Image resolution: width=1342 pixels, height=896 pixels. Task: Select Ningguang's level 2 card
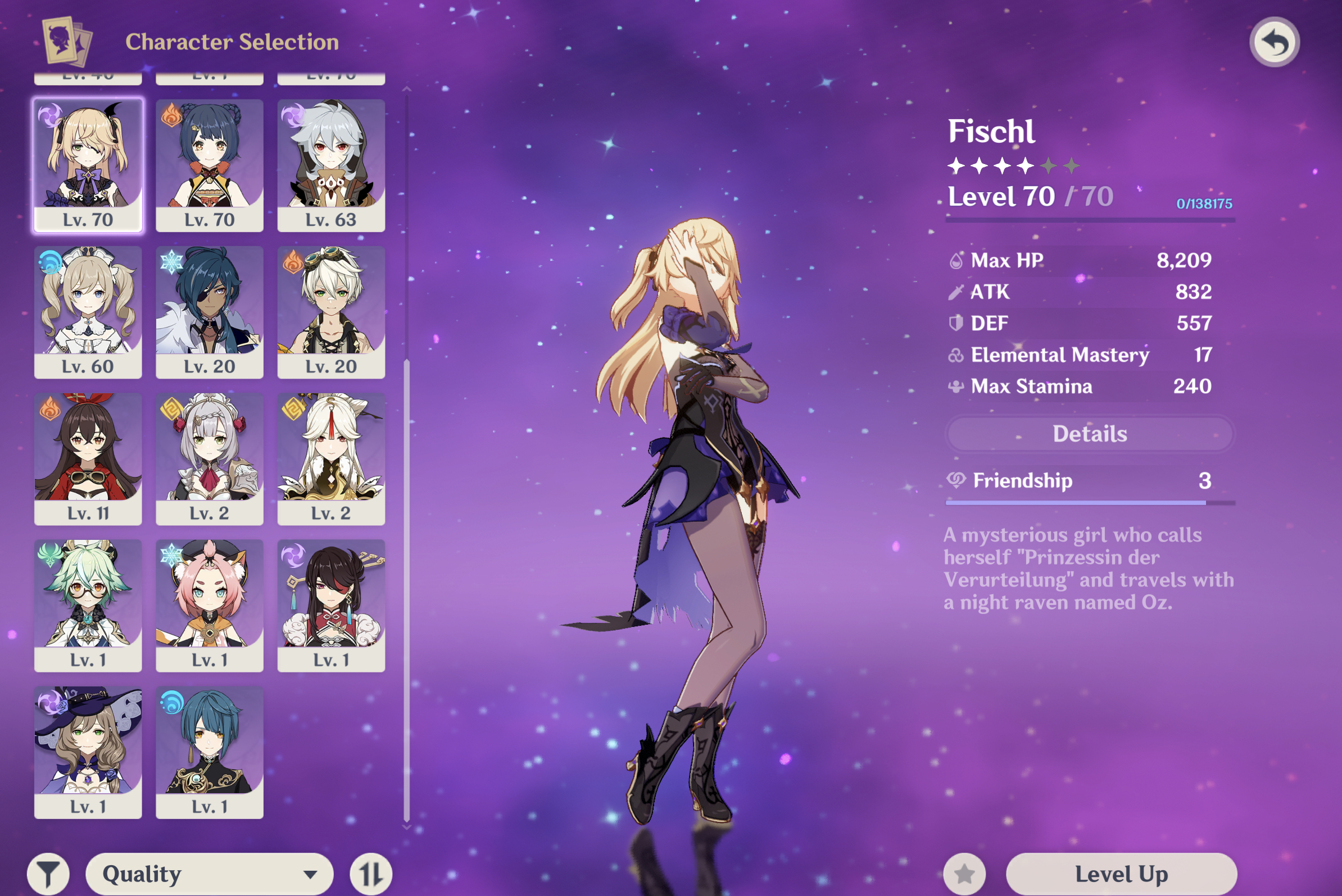tap(331, 458)
